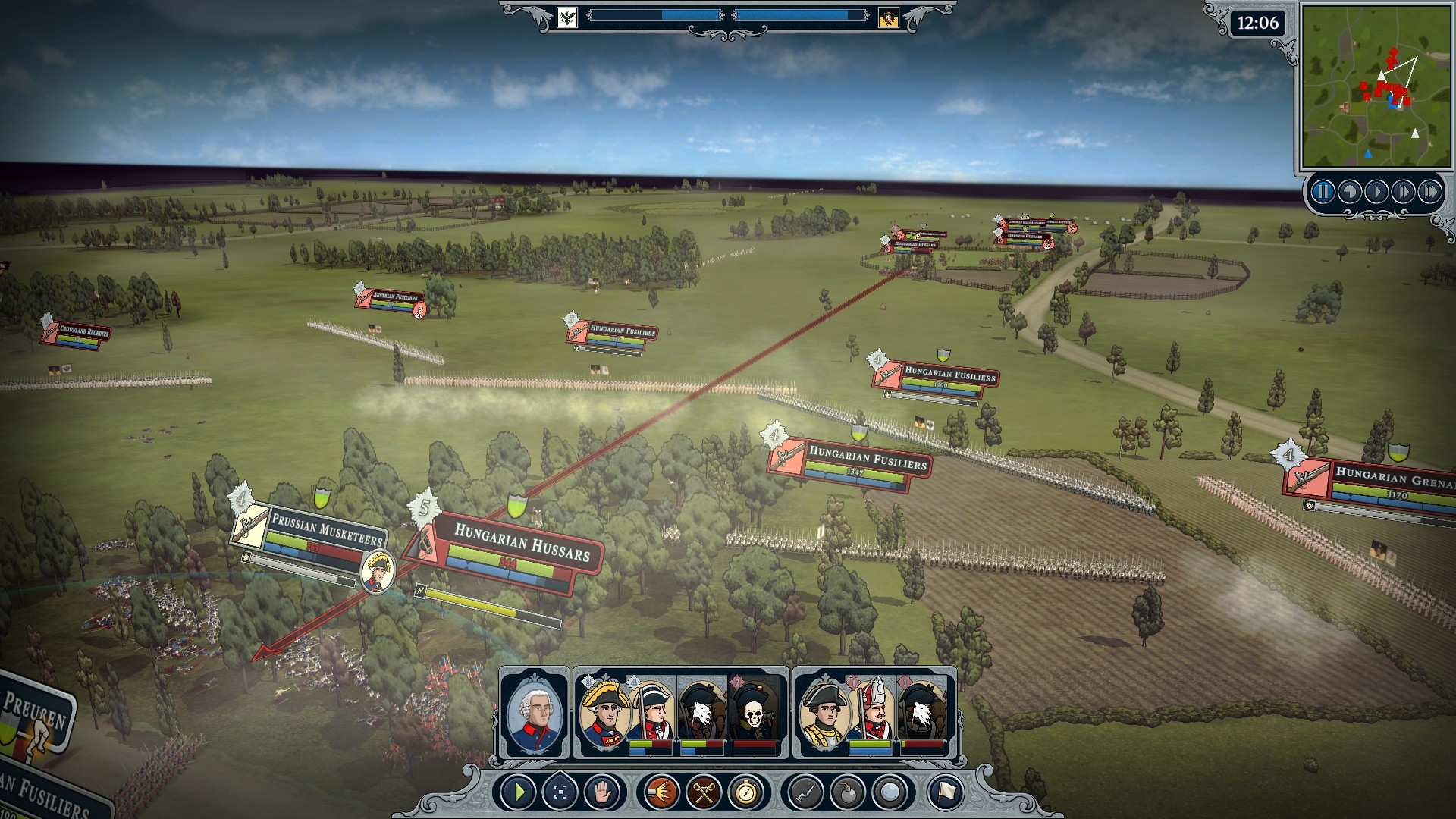
Task: Set double fast-forward speed
Action: click(x=1403, y=192)
